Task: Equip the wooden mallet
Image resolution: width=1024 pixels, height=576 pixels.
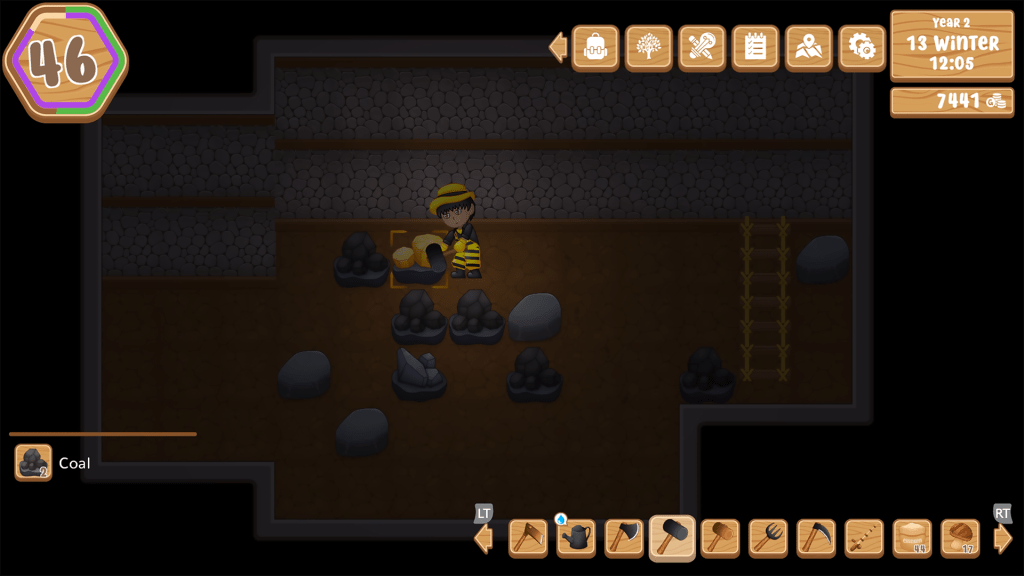Action: pos(720,538)
